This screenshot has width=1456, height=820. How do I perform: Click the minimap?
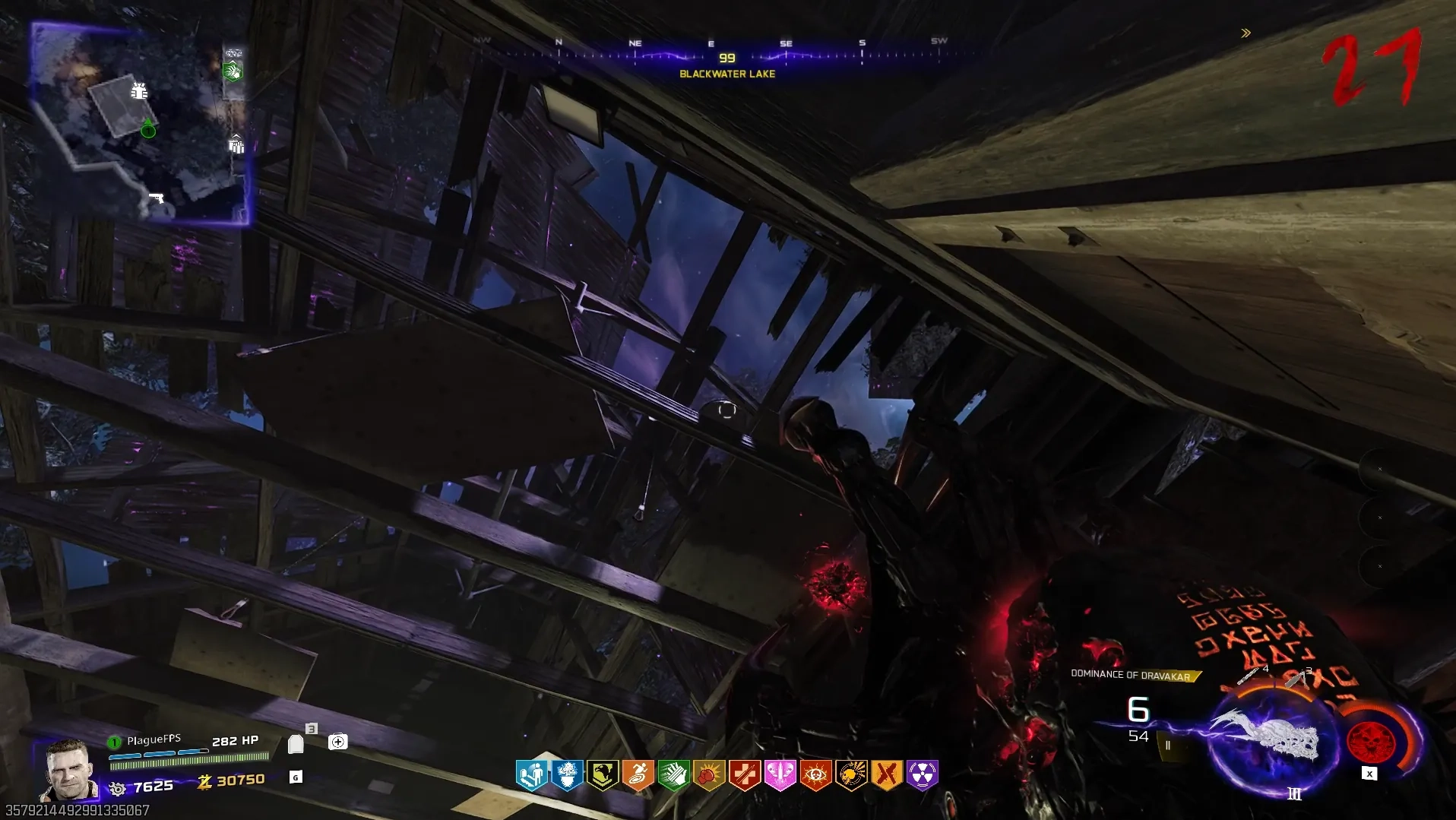pos(140,124)
